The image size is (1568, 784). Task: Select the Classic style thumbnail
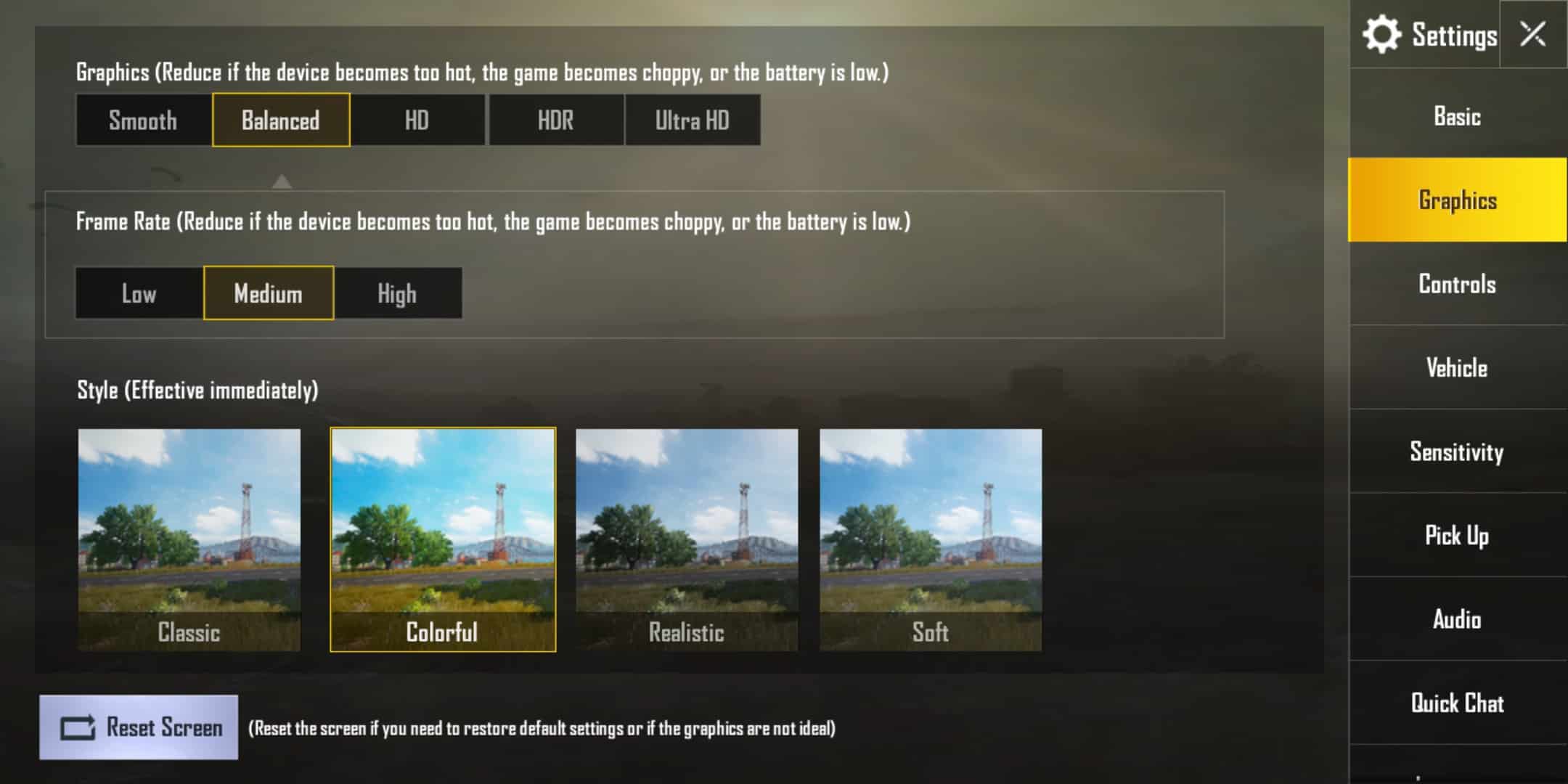click(189, 537)
